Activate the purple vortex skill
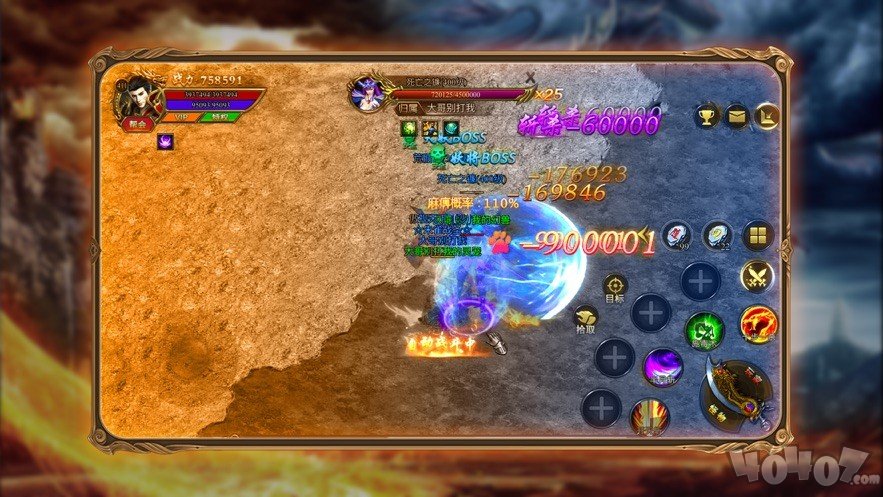Image resolution: width=883 pixels, height=497 pixels. point(662,367)
